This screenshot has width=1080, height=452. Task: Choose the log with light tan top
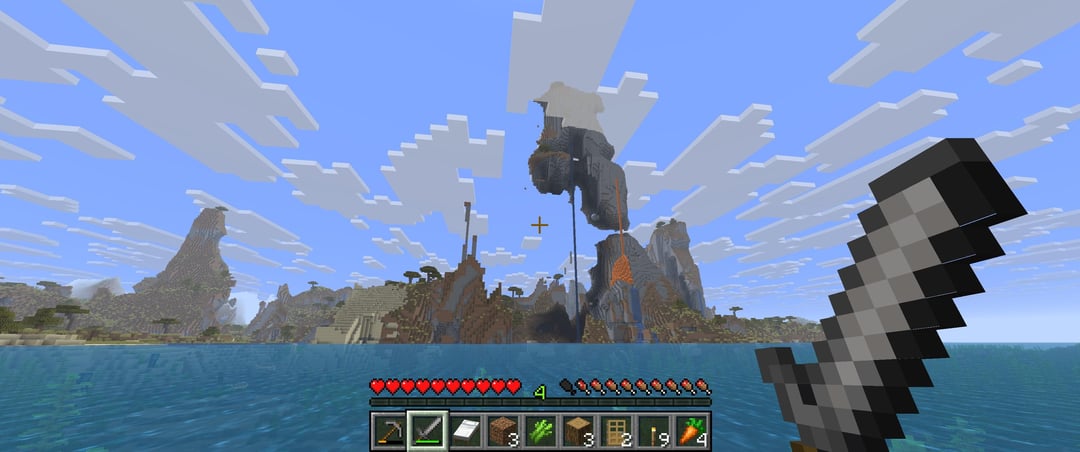(x=578, y=431)
